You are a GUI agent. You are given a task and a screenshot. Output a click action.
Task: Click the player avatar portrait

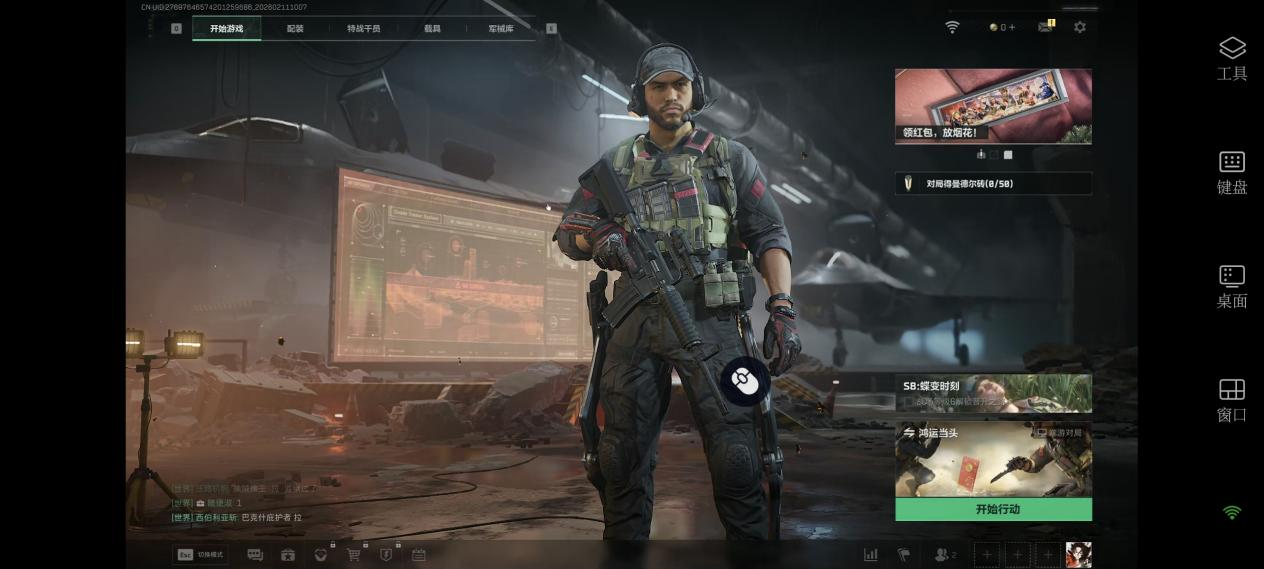[1078, 554]
